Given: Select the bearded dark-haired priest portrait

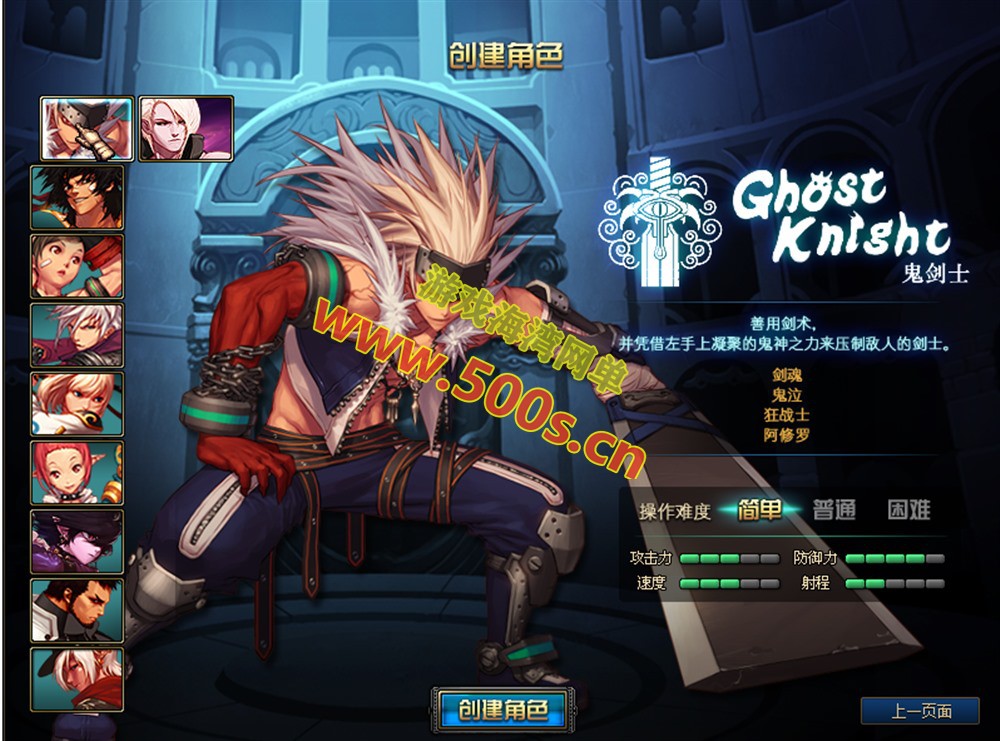Looking at the screenshot, I should 77,610.
